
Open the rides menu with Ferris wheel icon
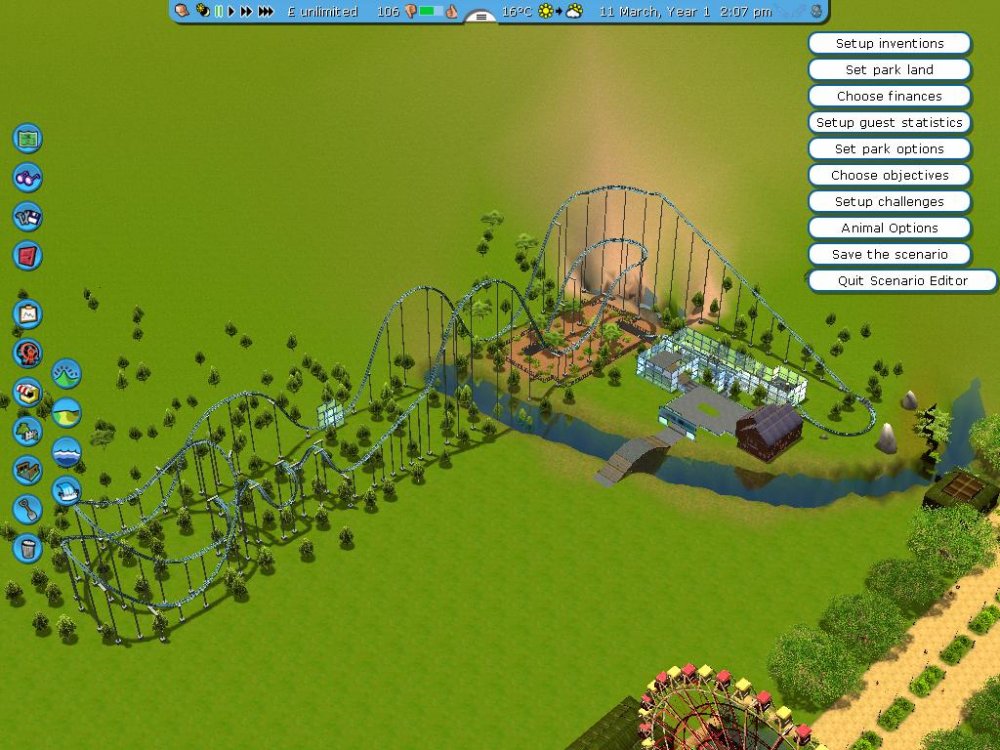27,353
